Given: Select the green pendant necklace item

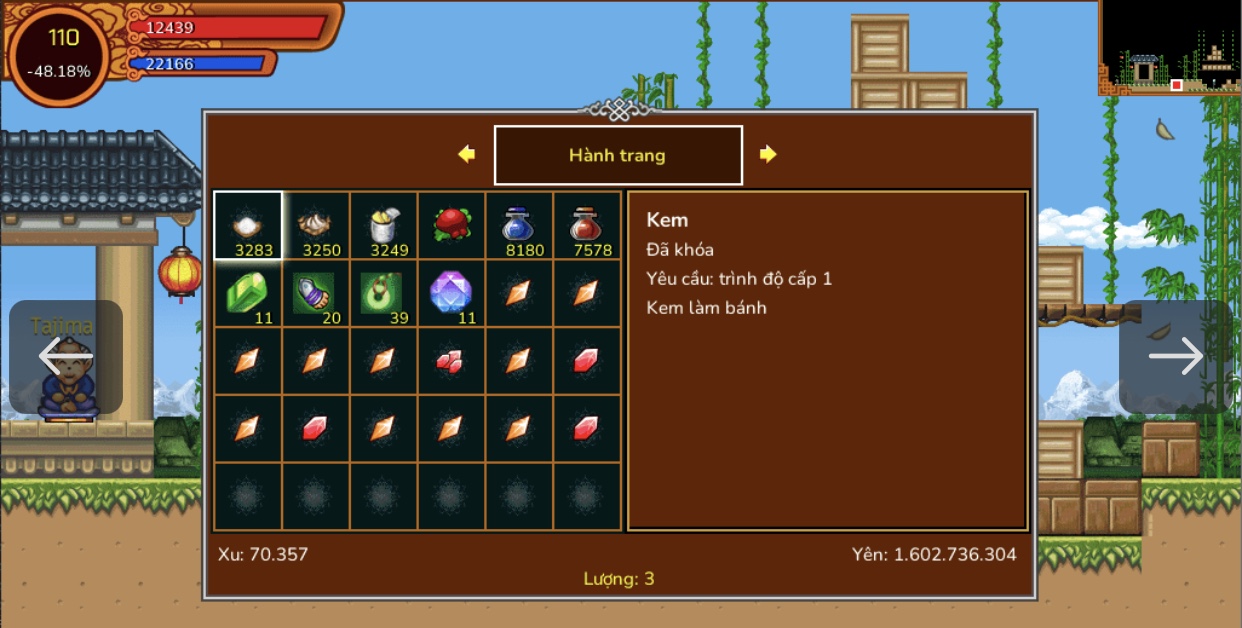Looking at the screenshot, I should tap(384, 294).
